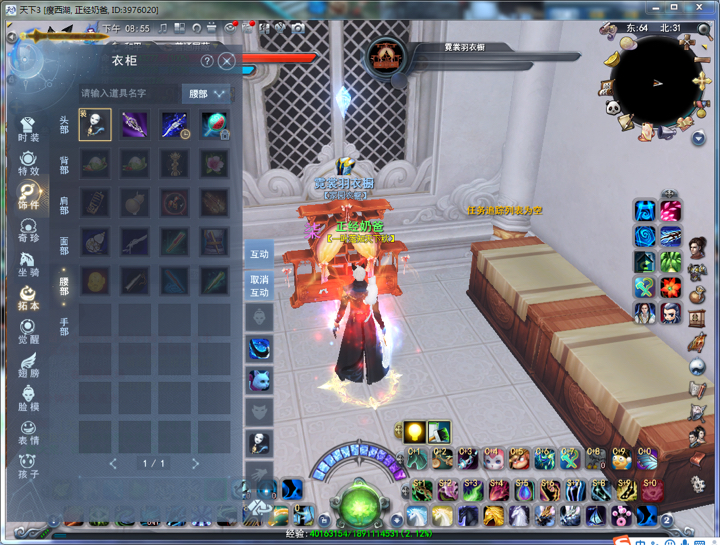Activate the glowing lightbulb buff icon
The image size is (720, 545).
[414, 432]
